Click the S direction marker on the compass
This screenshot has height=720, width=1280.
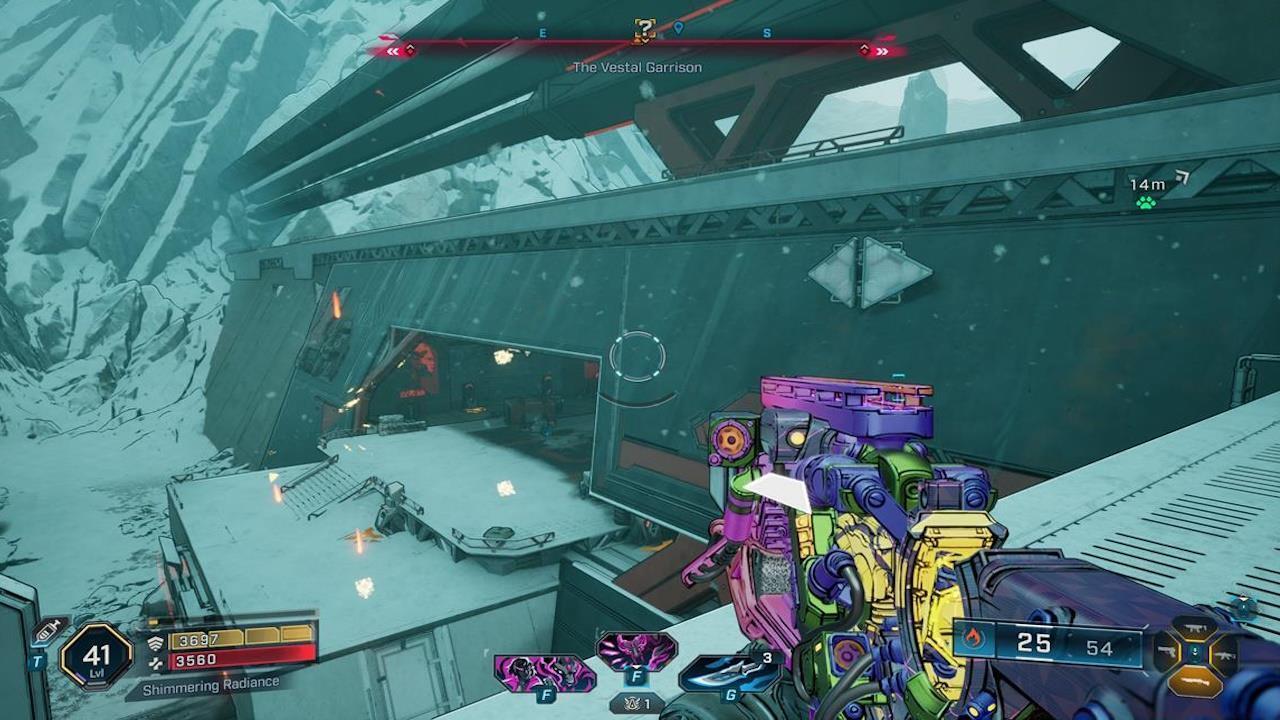[765, 32]
